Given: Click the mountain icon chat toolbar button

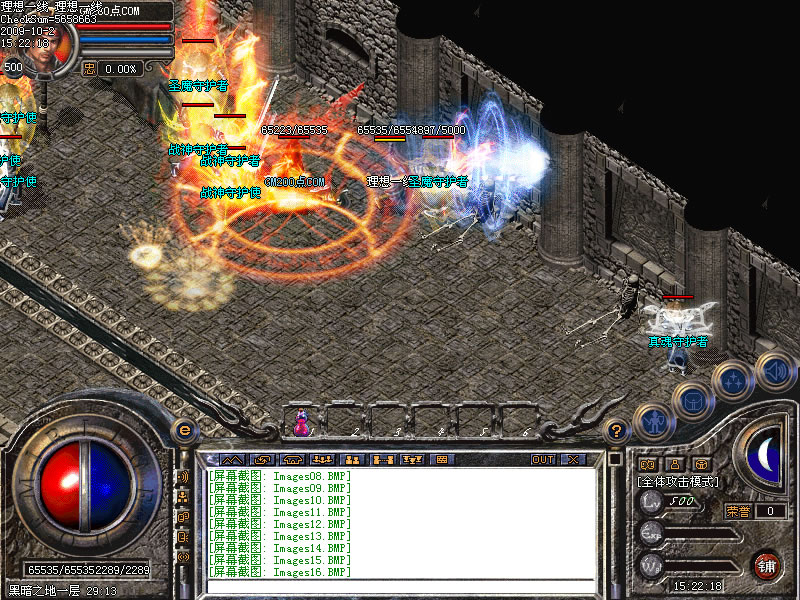Looking at the screenshot, I should click(231, 460).
